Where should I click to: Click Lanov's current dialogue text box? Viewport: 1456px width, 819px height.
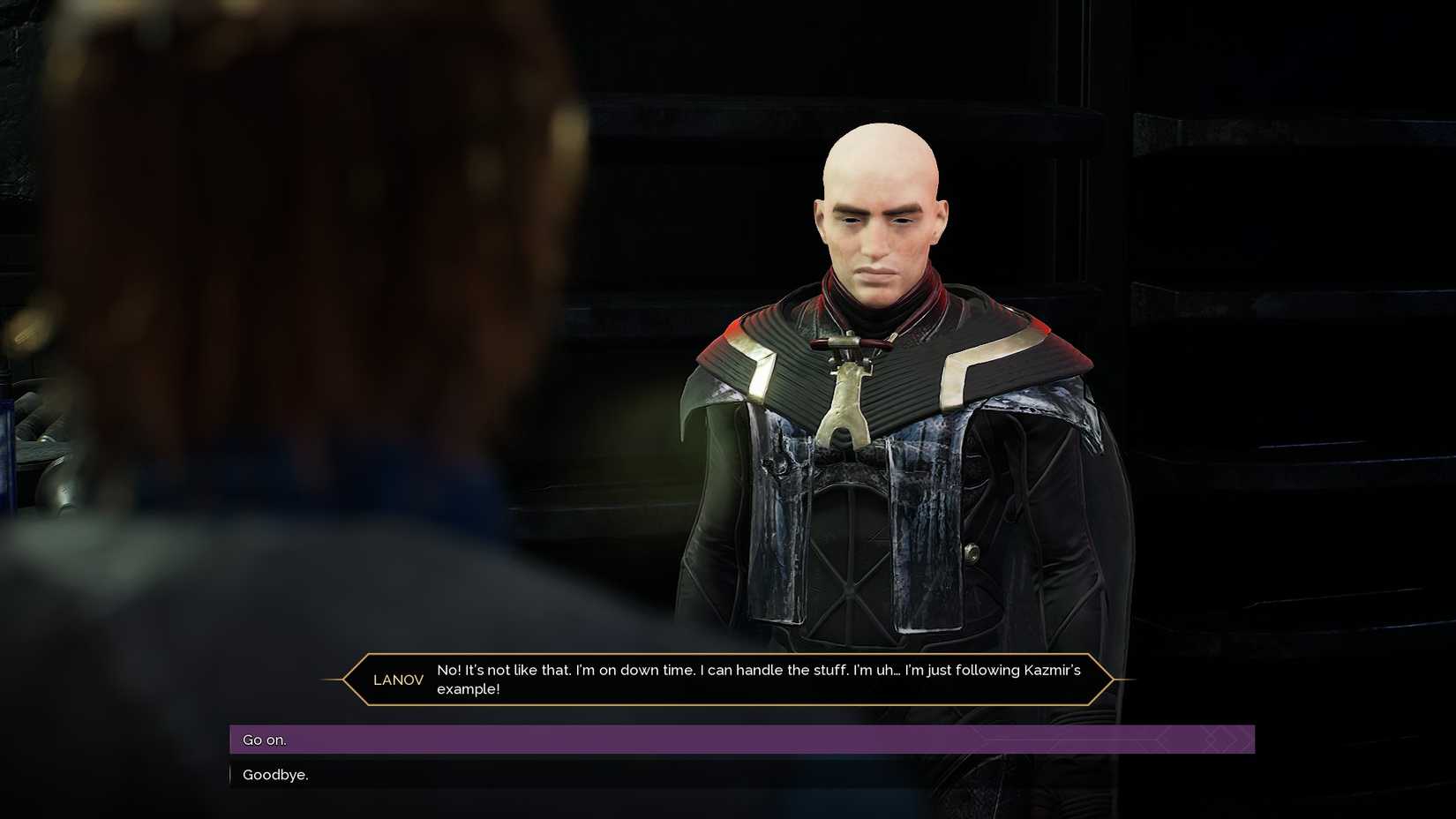pyautogui.click(x=754, y=680)
